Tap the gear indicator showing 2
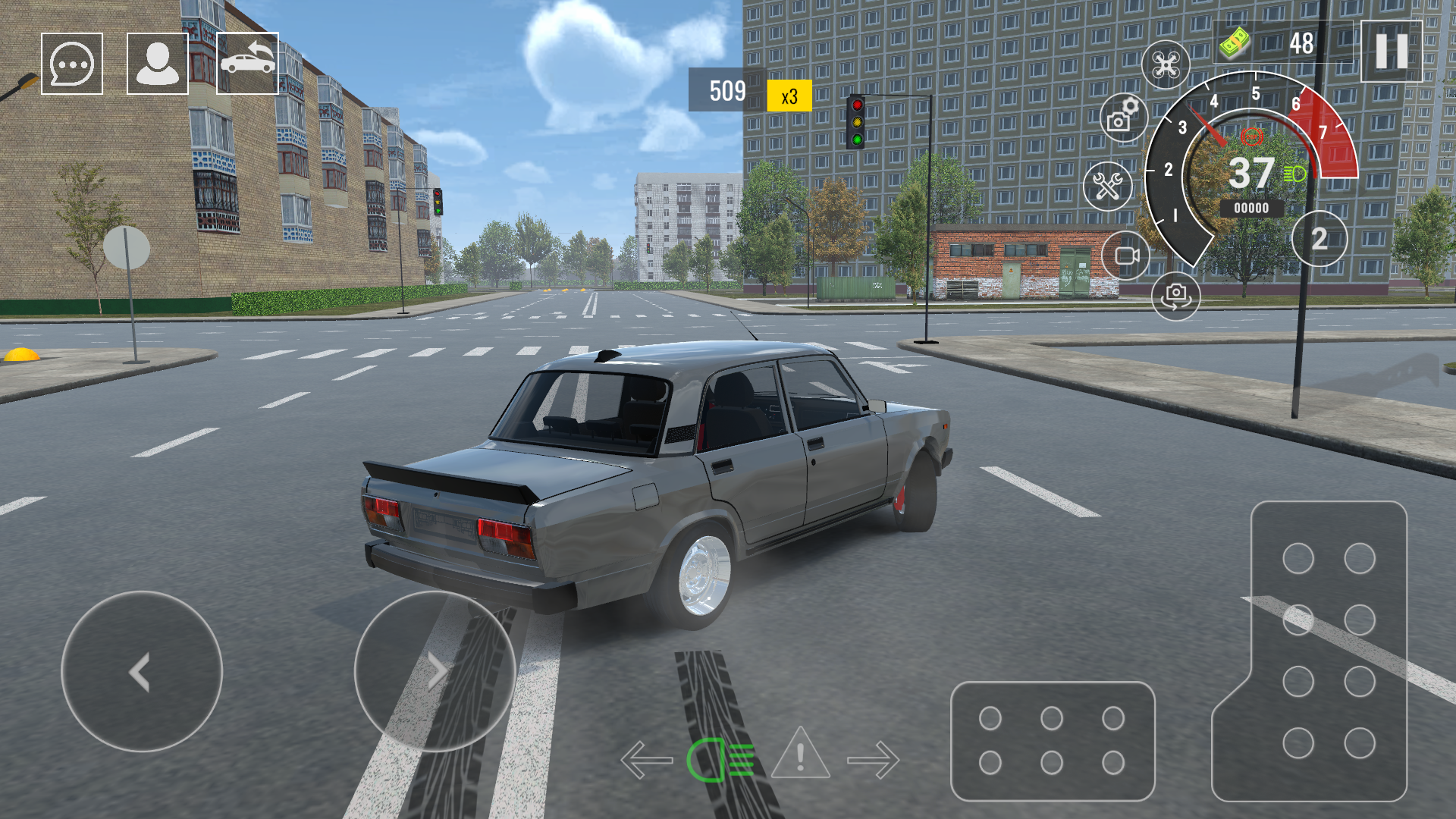Viewport: 1456px width, 819px height. pos(1319,239)
